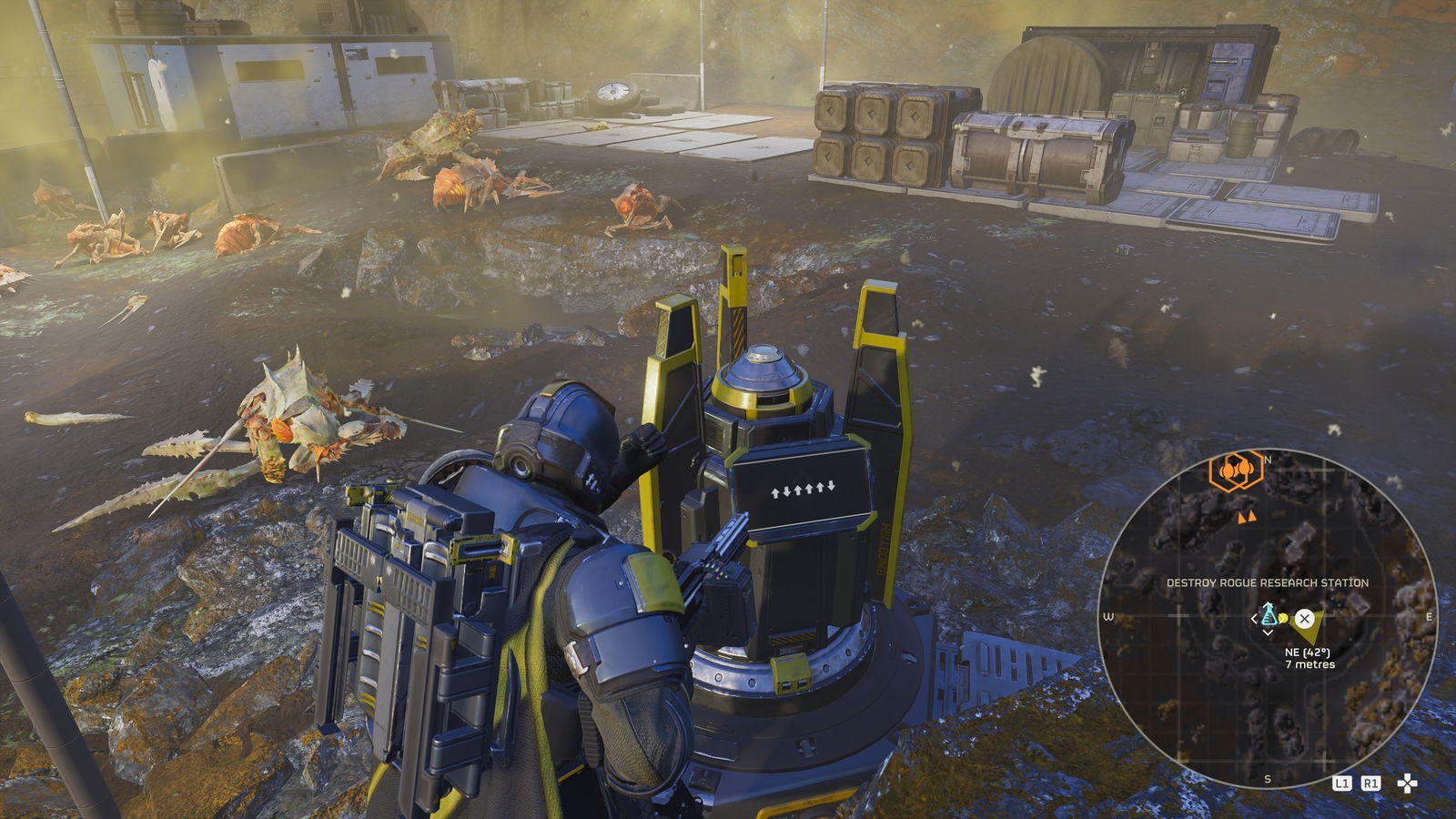The width and height of the screenshot is (1456, 819).
Task: Select the white X map marker
Action: (x=1305, y=619)
